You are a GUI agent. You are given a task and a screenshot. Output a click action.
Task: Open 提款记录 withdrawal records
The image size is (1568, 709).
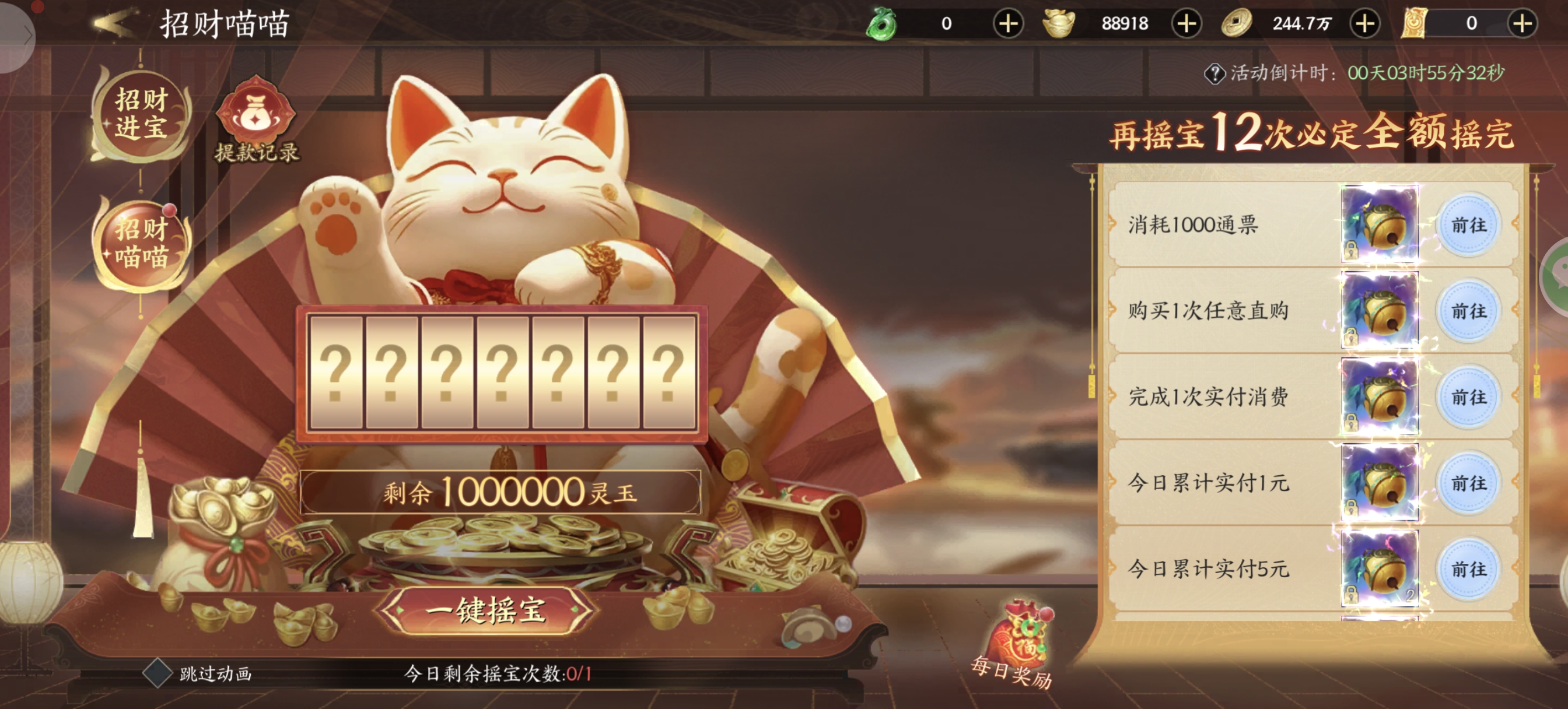(x=256, y=122)
